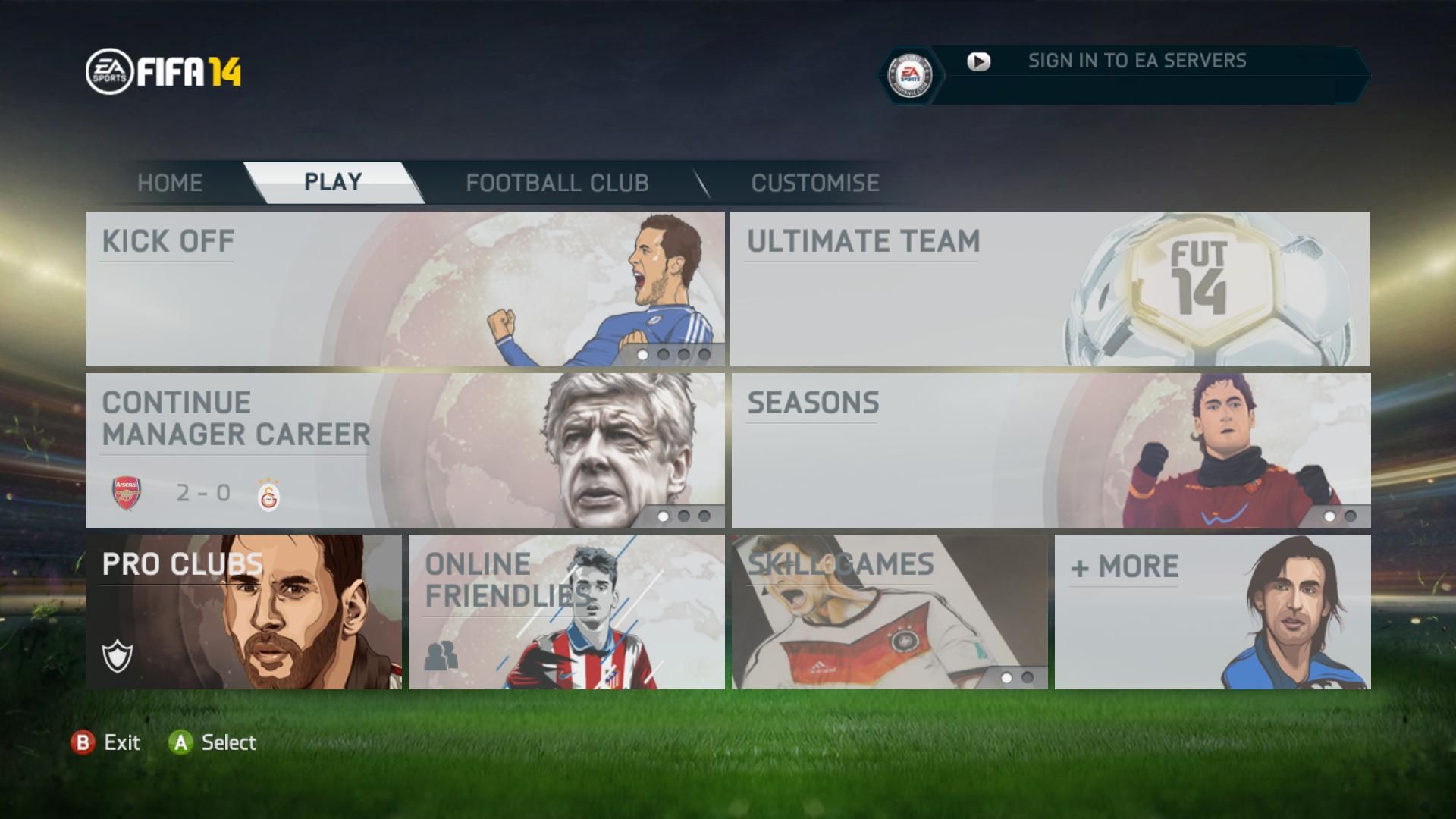This screenshot has width=1456, height=819.
Task: Enter Pro Clubs mode
Action: coord(243,612)
